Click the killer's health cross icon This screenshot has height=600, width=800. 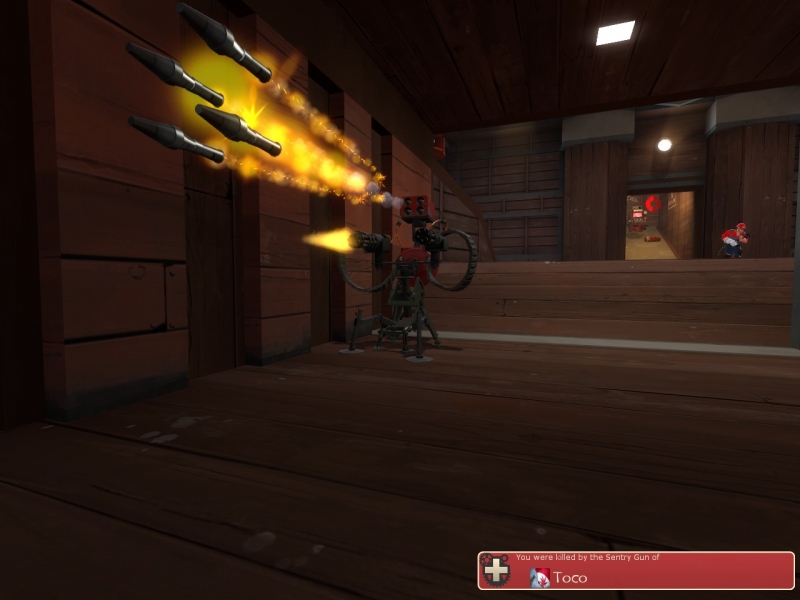pos(495,570)
